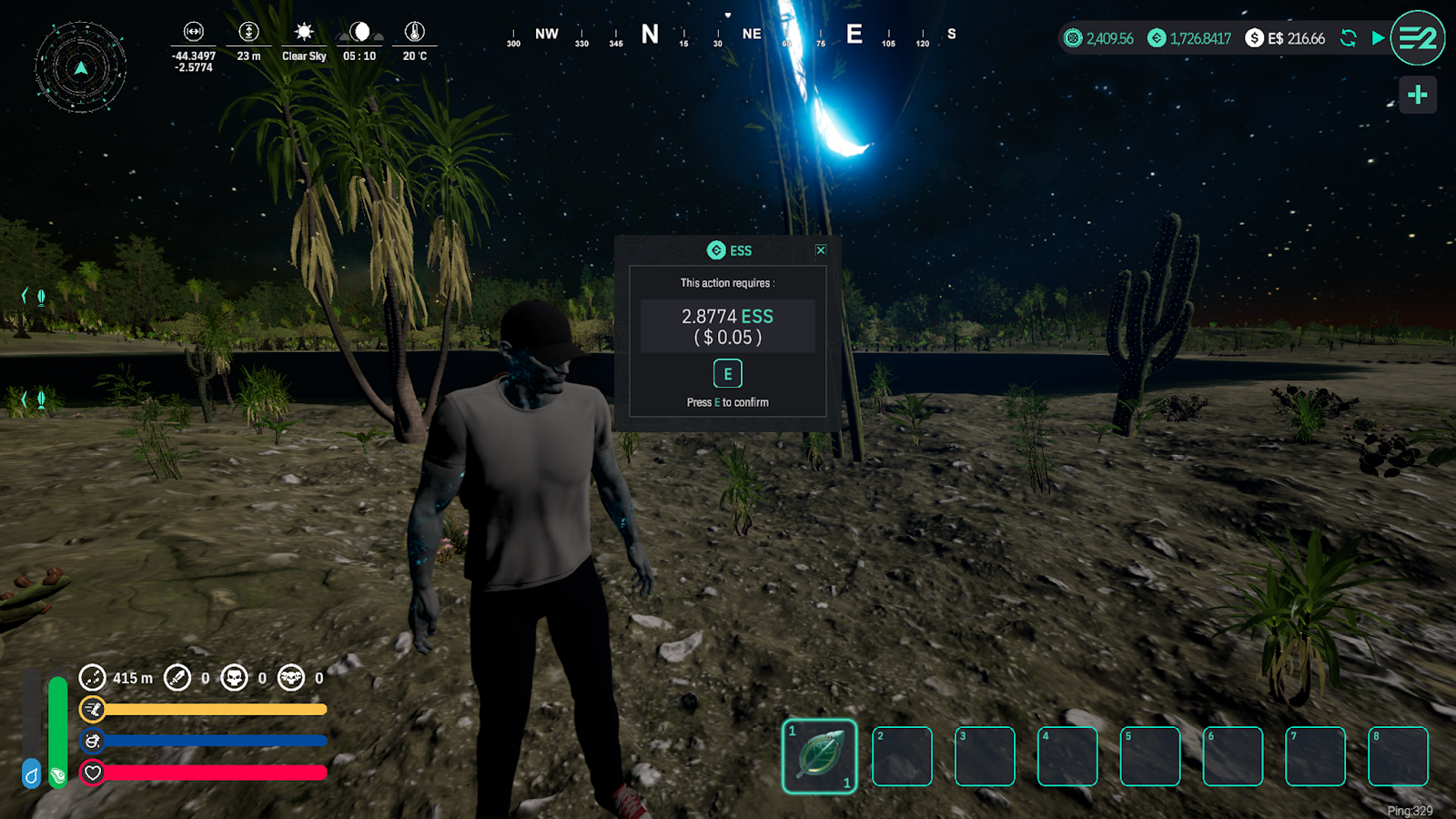Click the Essence balance diamond icon

point(1157,38)
